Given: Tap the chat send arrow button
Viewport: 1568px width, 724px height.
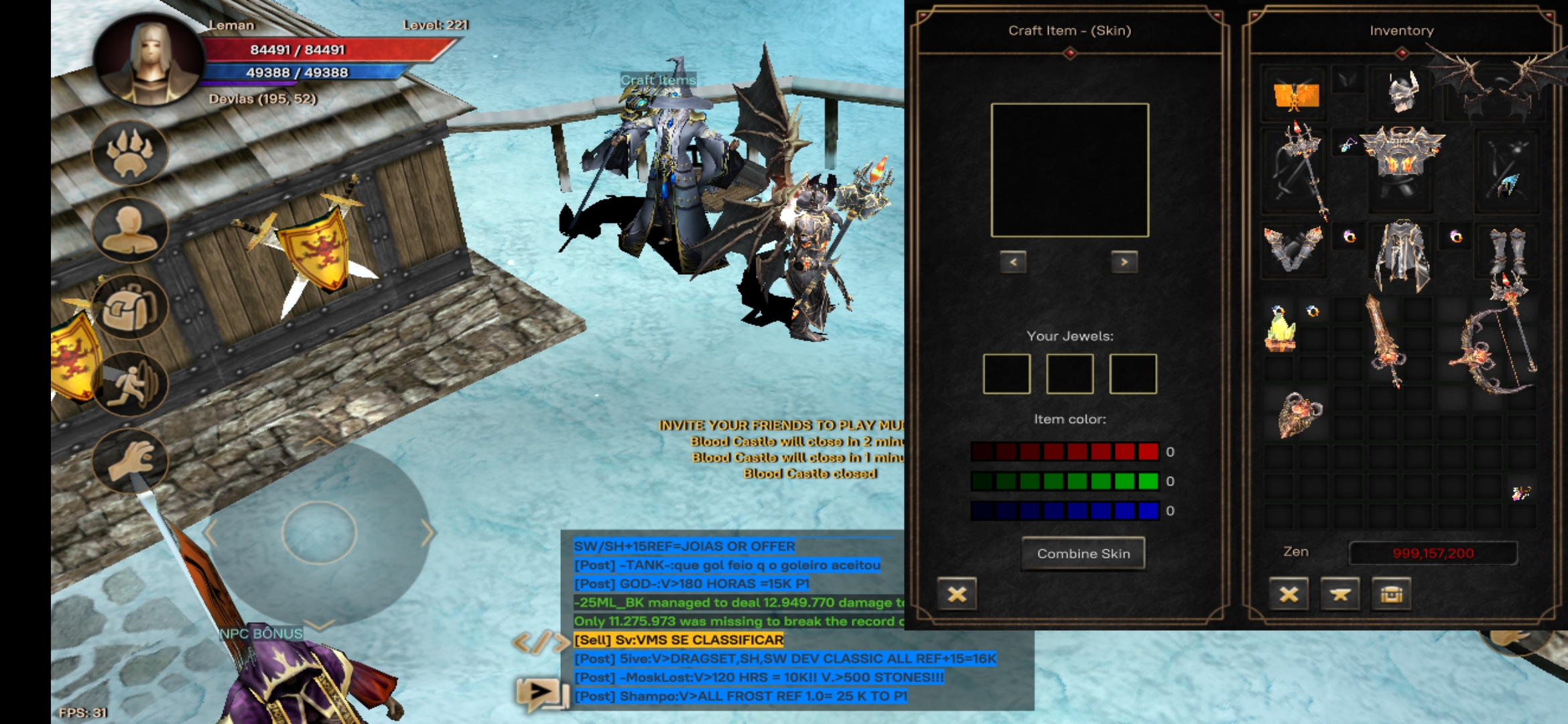Looking at the screenshot, I should click(x=541, y=691).
